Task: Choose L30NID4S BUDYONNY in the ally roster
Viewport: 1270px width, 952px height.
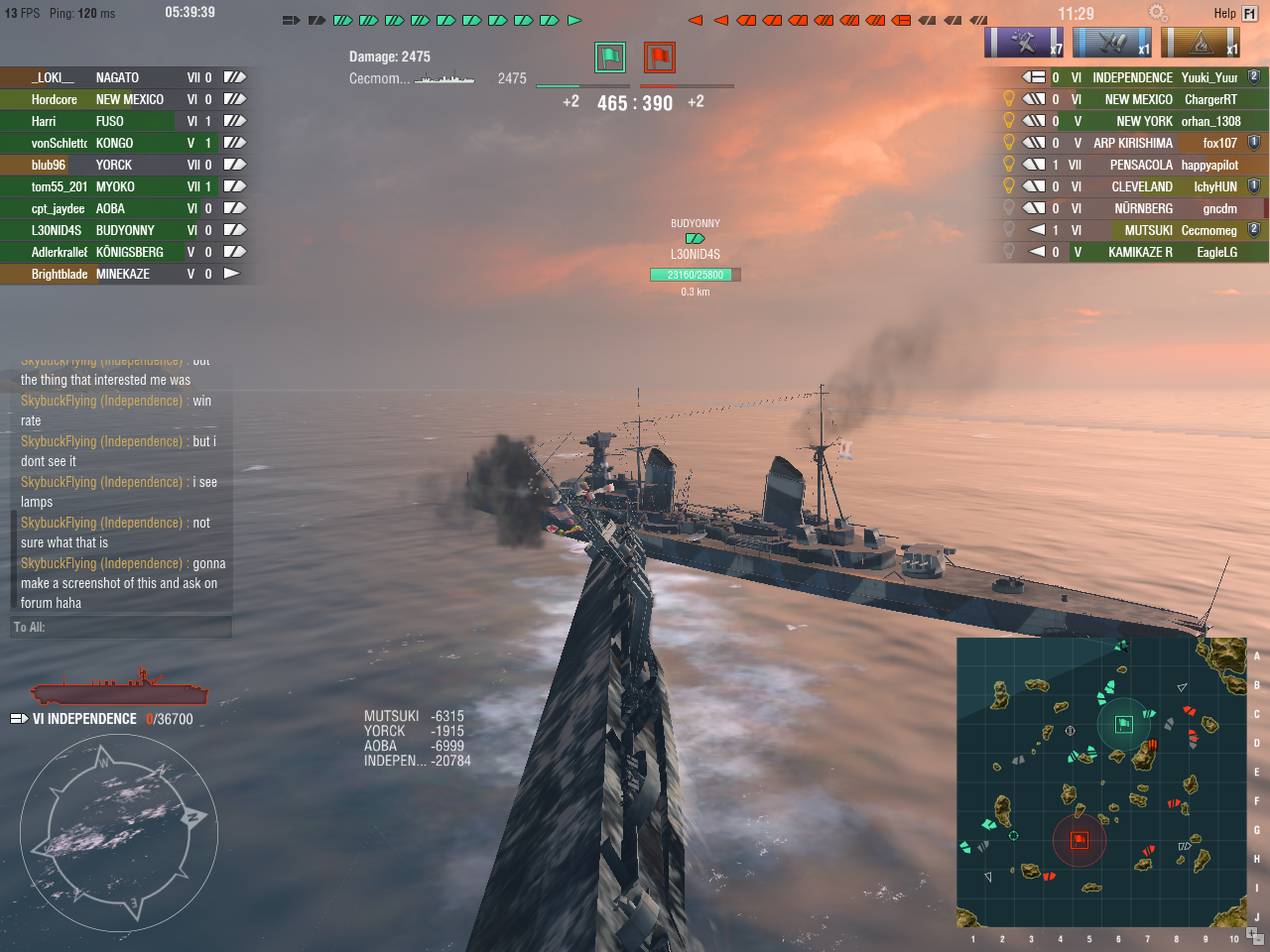Action: click(x=123, y=230)
